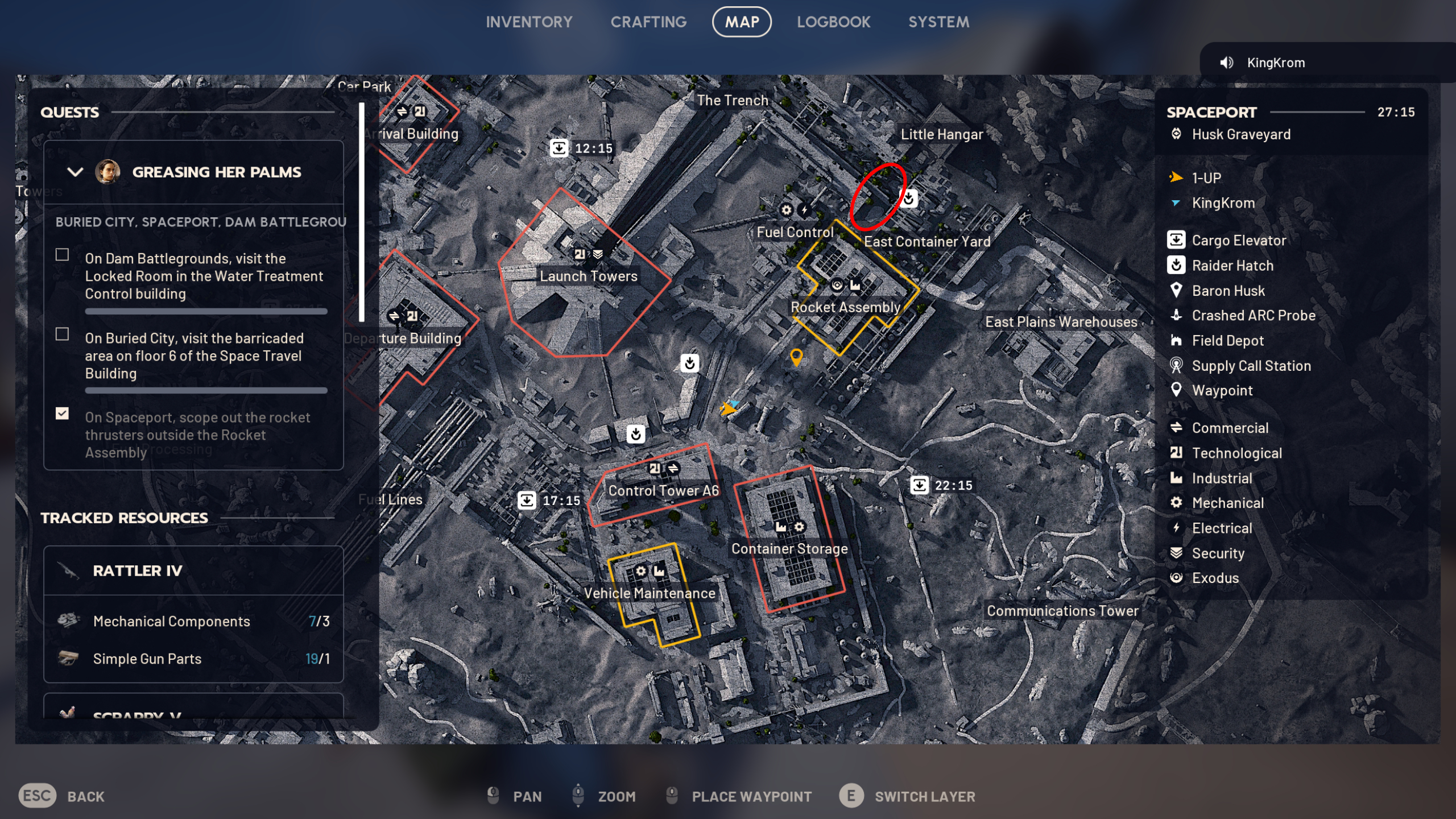The width and height of the screenshot is (1456, 819).
Task: Click the Crashed ARC Probe legend icon
Action: click(1176, 316)
